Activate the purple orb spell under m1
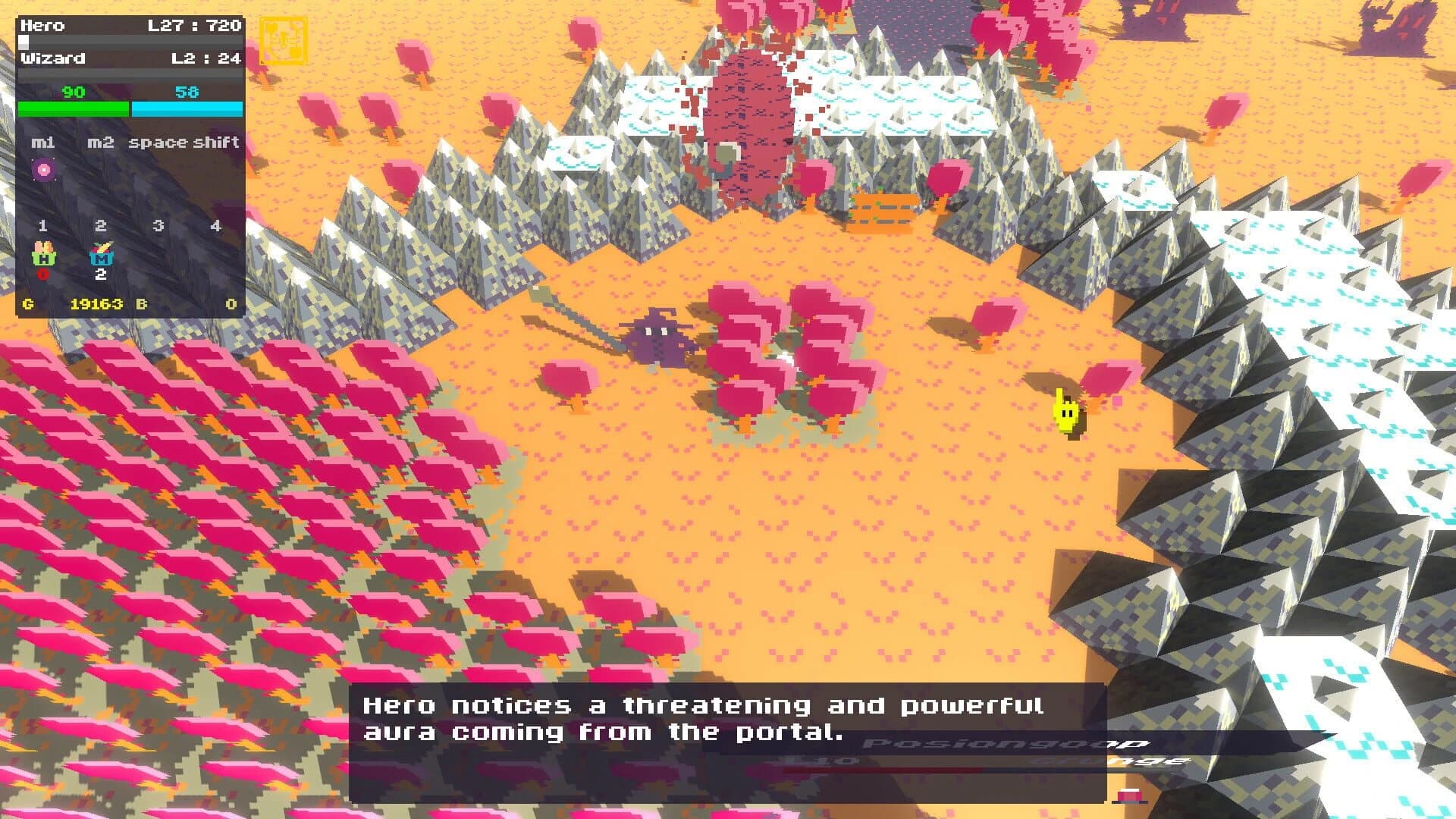The width and height of the screenshot is (1456, 819). [43, 169]
